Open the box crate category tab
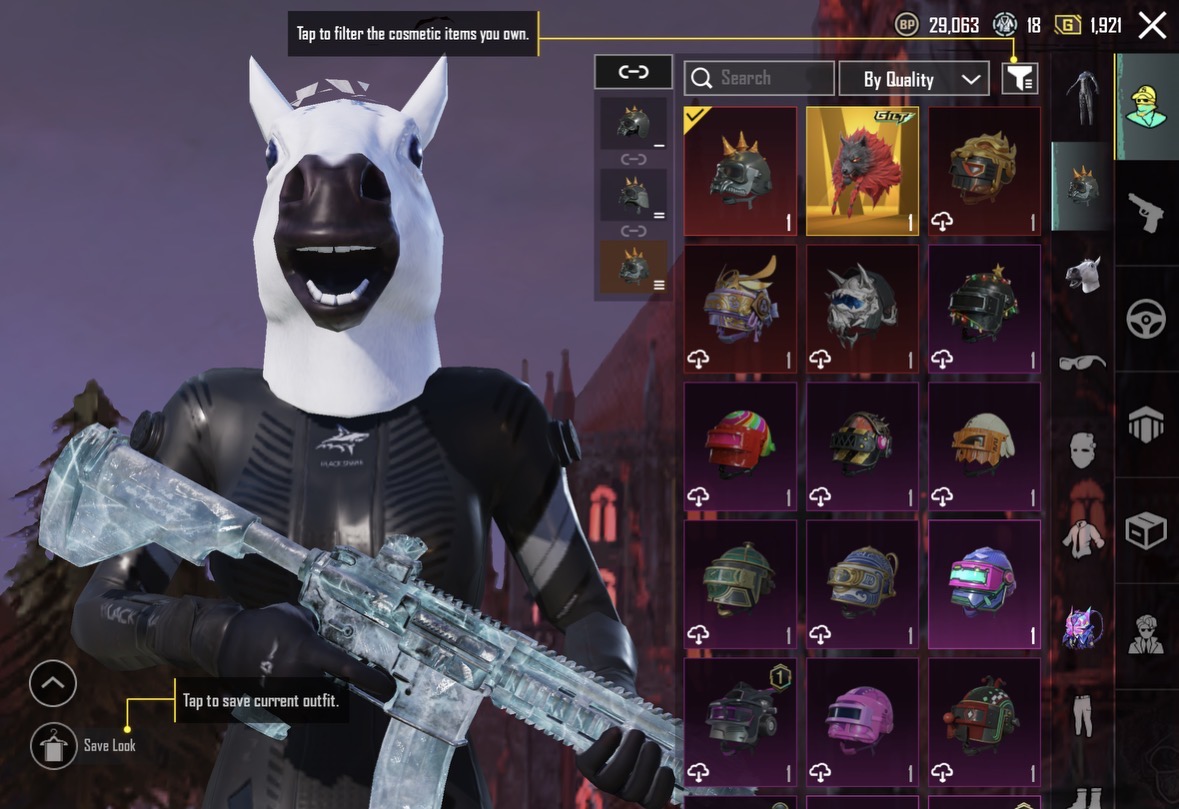Screen dimensions: 1179x809 1146,531
